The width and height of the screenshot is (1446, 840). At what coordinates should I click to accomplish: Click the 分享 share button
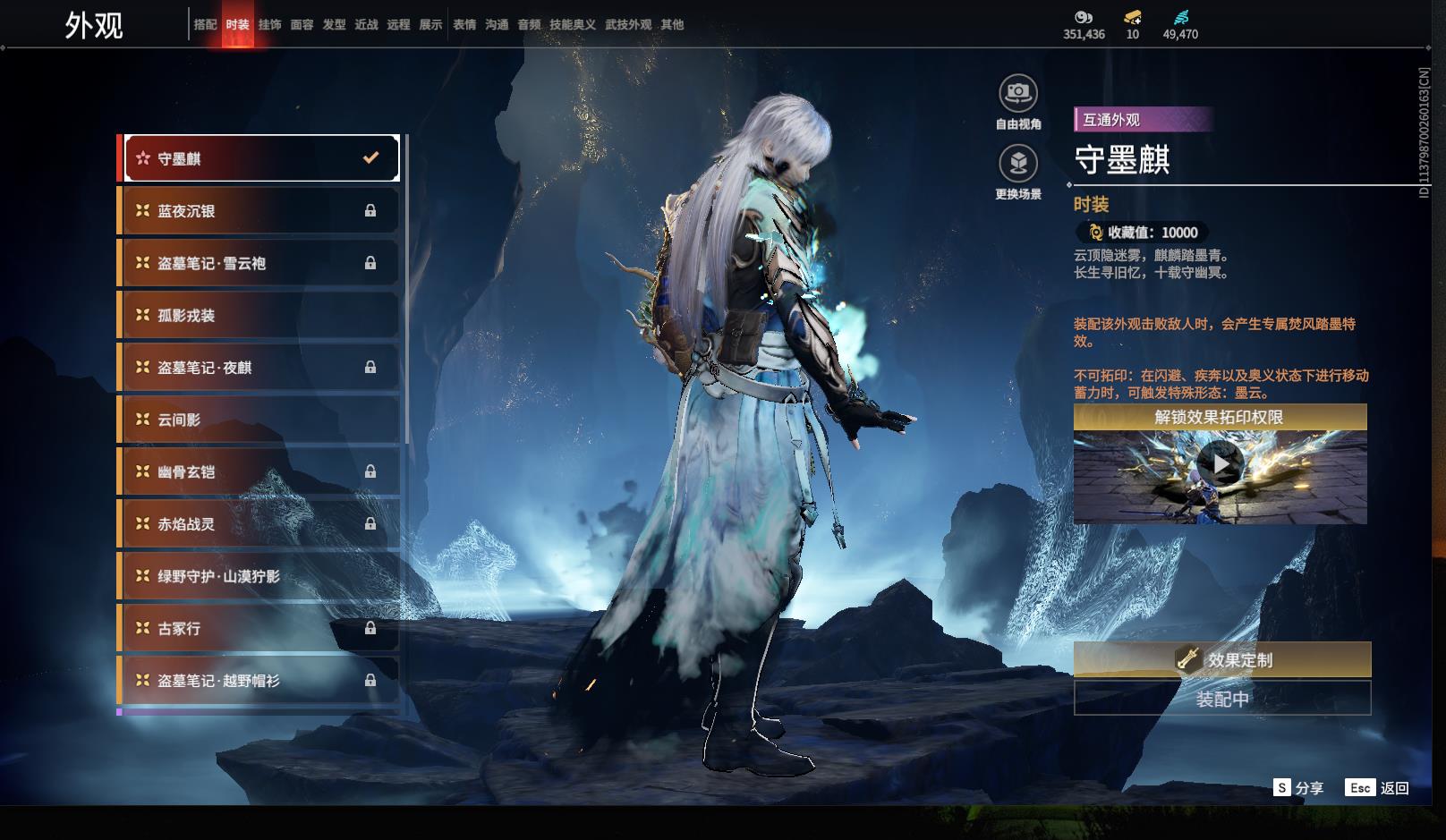coord(1298,788)
